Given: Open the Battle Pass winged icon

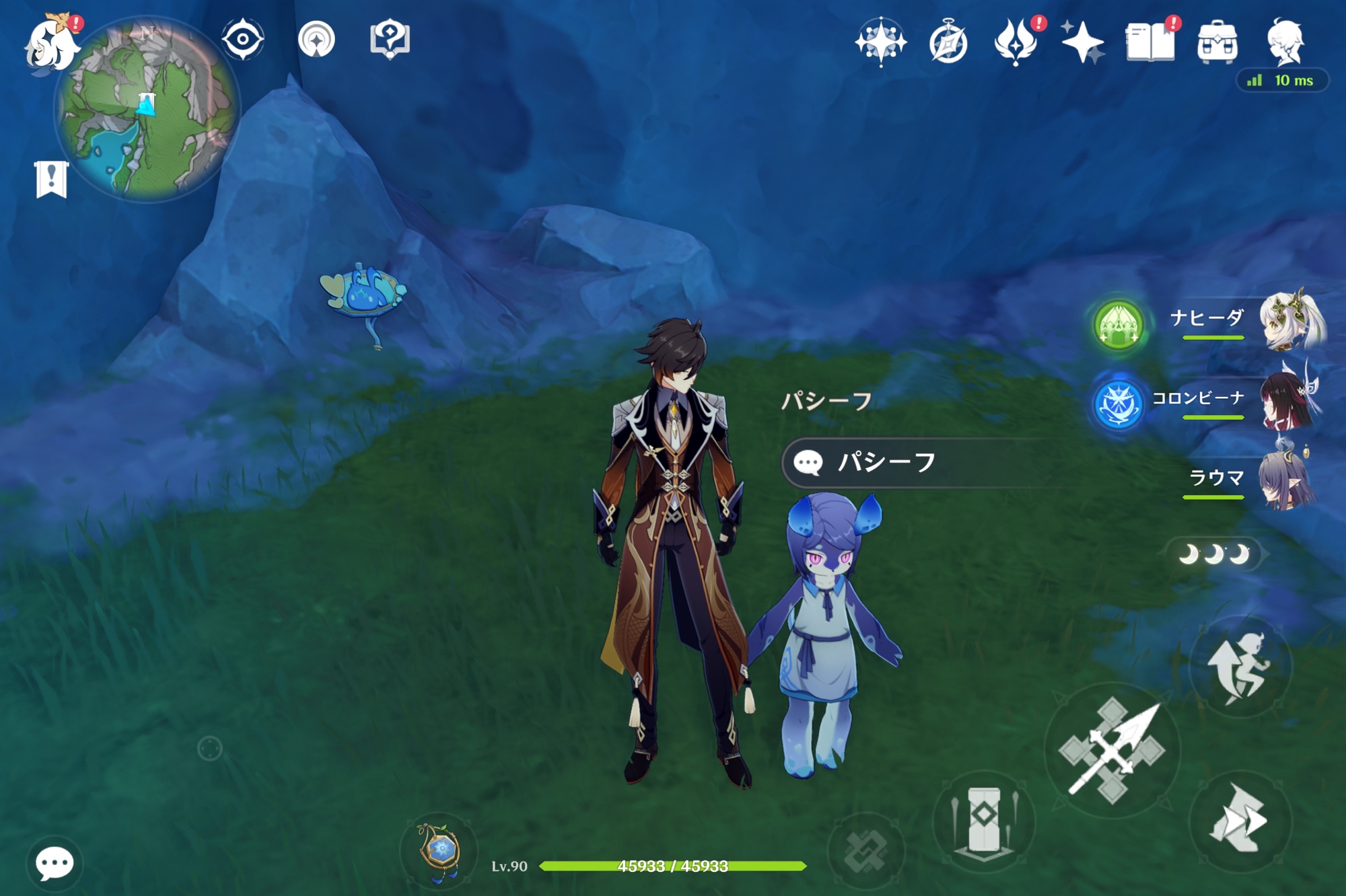Looking at the screenshot, I should 1016,42.
